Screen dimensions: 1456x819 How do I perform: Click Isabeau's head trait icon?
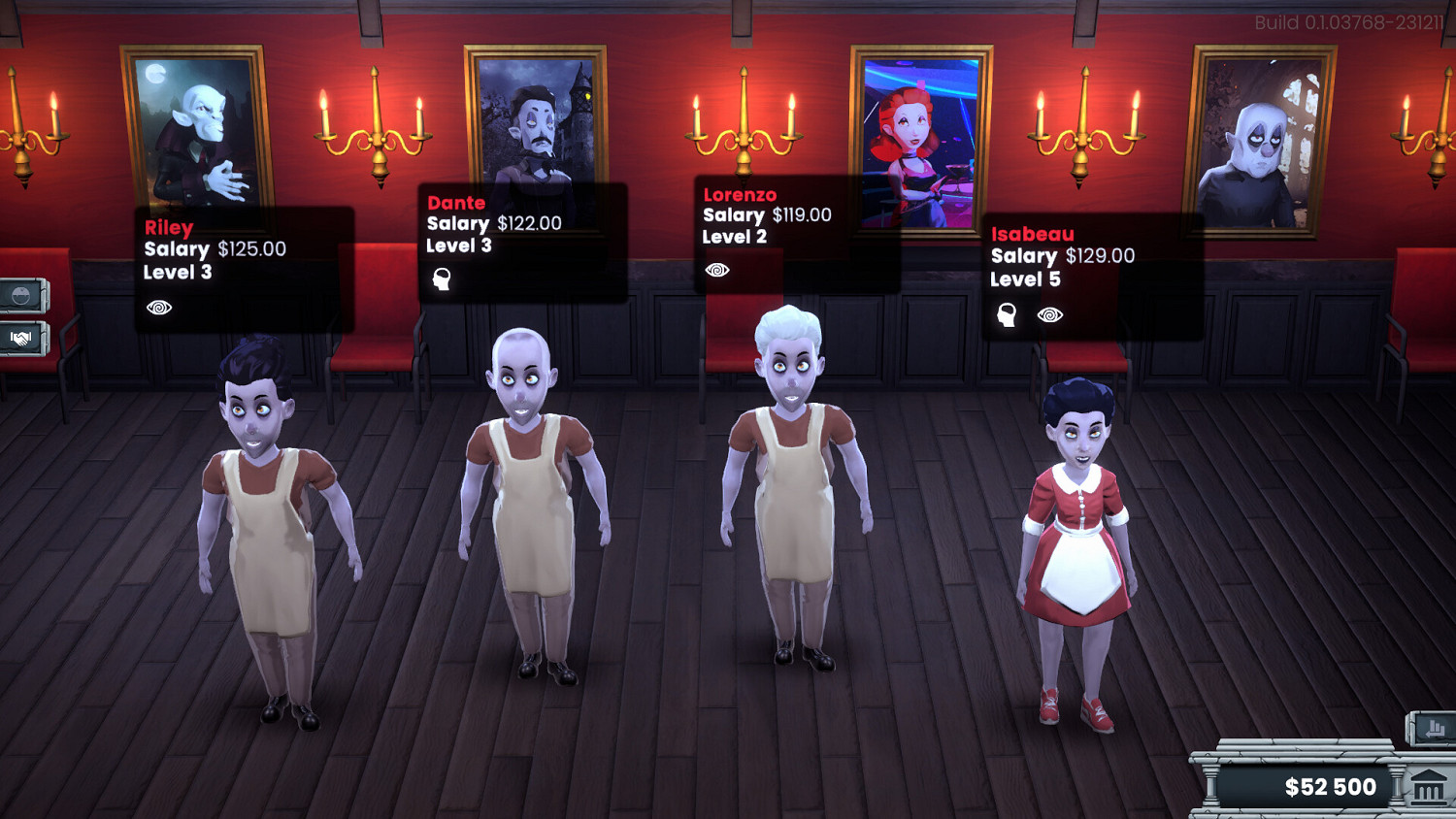tap(1006, 313)
